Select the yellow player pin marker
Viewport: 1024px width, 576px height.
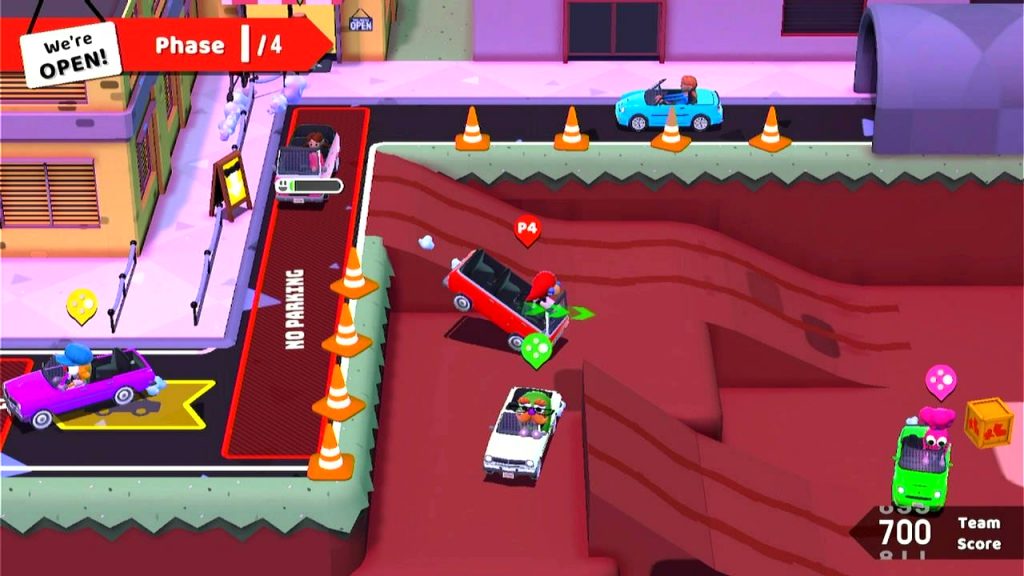tap(81, 305)
